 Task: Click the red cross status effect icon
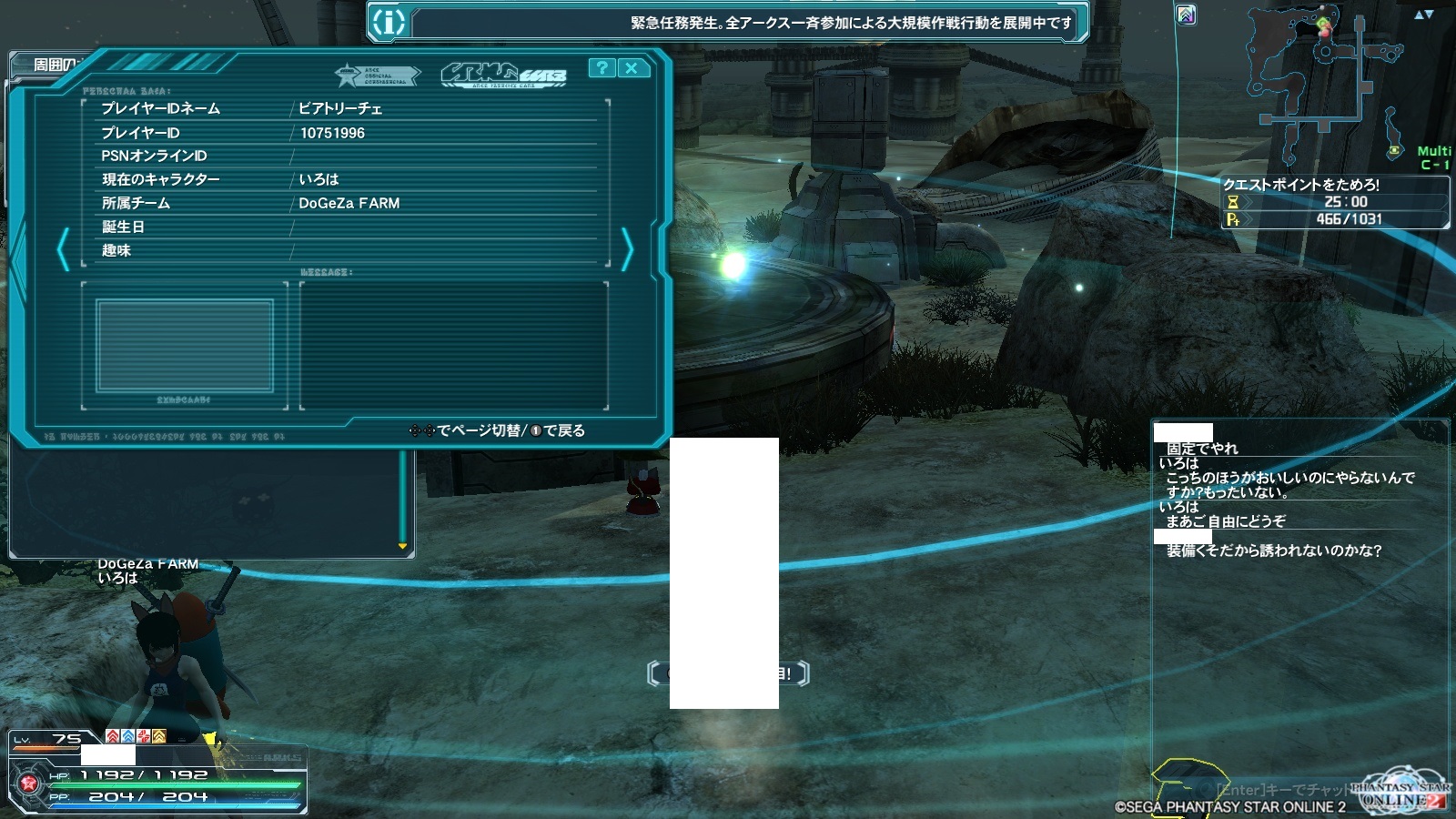tap(144, 736)
